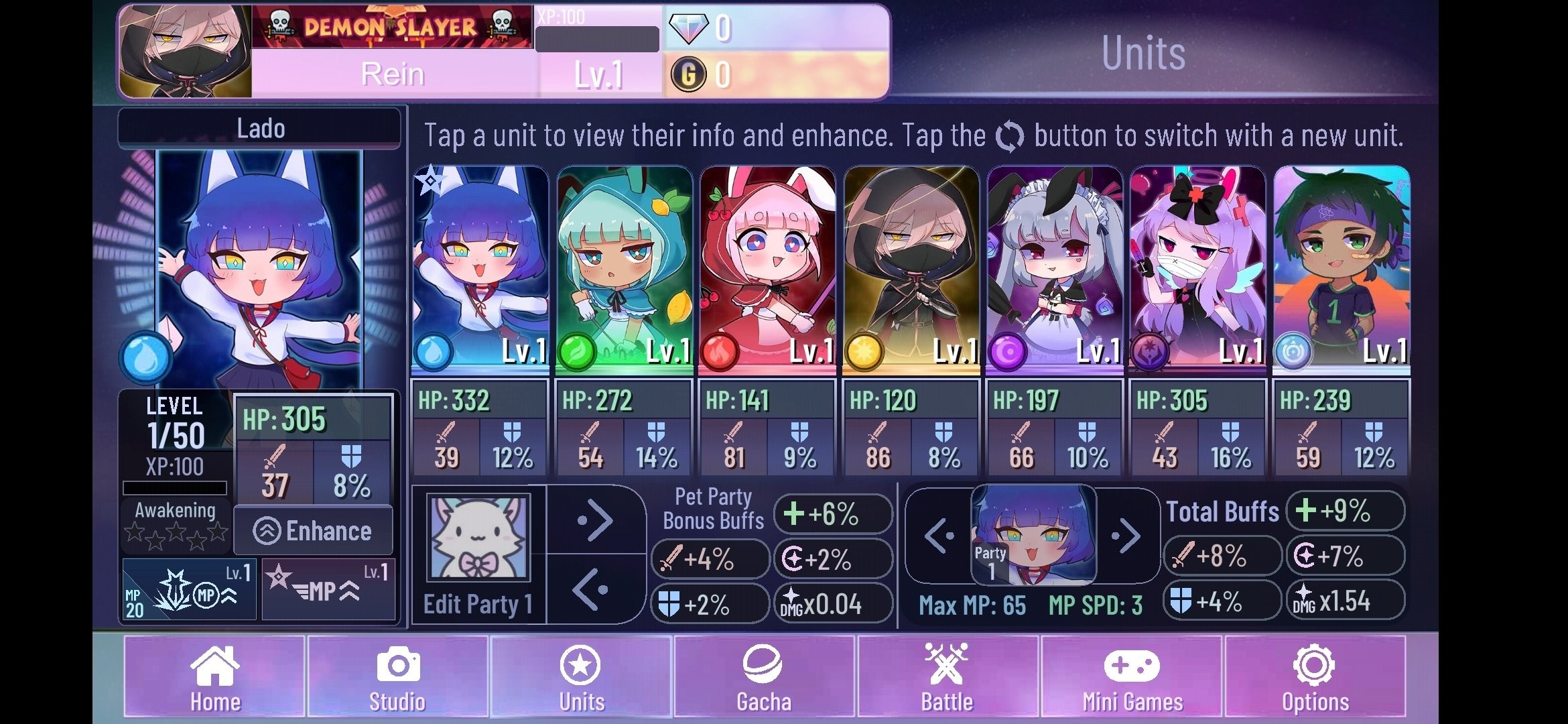Screen dimensions: 1568x724
Task: Open the Units tab
Action: pyautogui.click(x=581, y=677)
